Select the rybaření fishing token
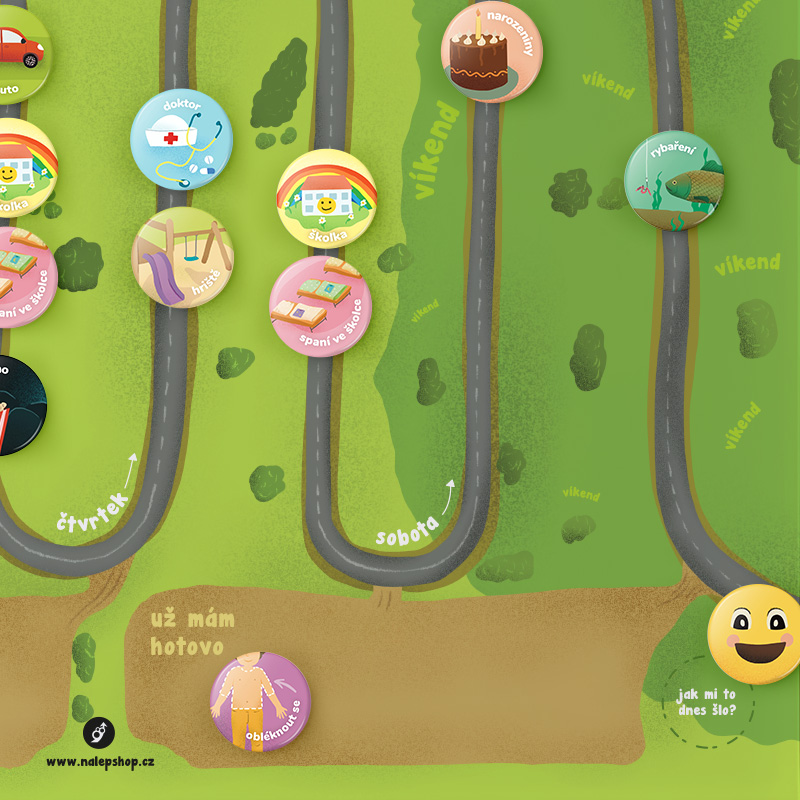 [x=674, y=181]
